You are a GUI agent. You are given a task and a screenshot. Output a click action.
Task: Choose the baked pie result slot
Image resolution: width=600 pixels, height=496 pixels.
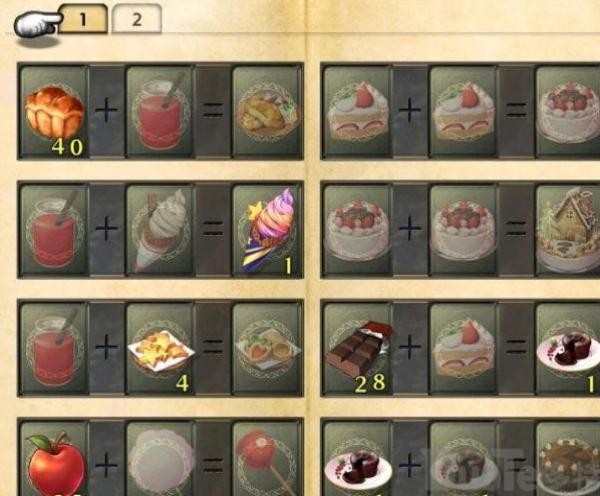tap(267, 111)
